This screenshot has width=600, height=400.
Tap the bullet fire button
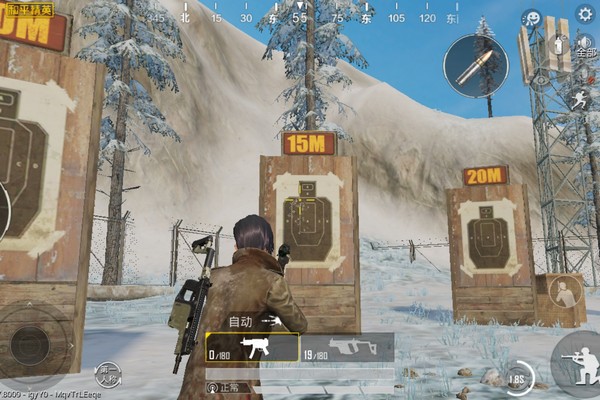(x=475, y=65)
